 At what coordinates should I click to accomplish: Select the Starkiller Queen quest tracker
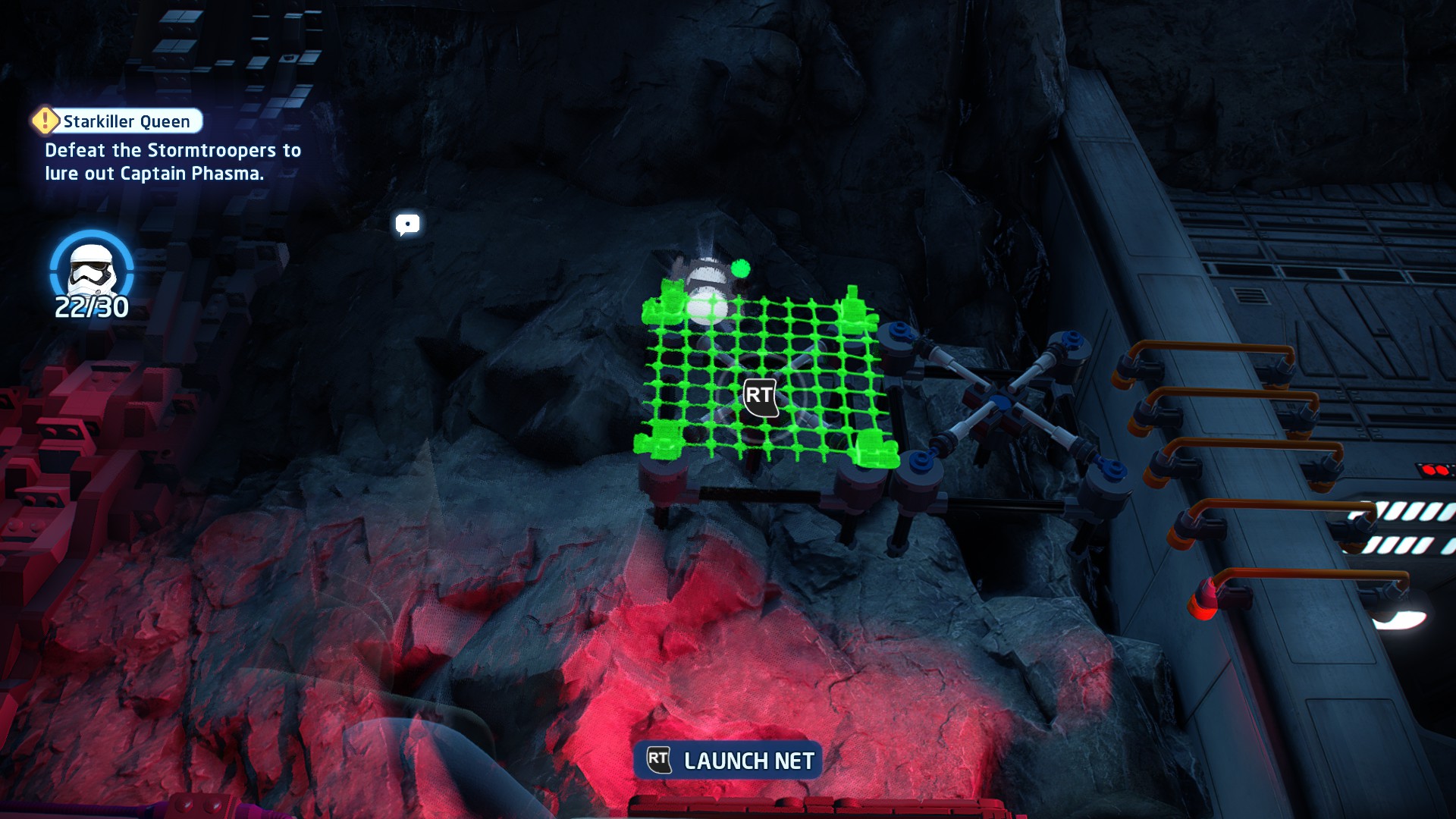coord(119,121)
